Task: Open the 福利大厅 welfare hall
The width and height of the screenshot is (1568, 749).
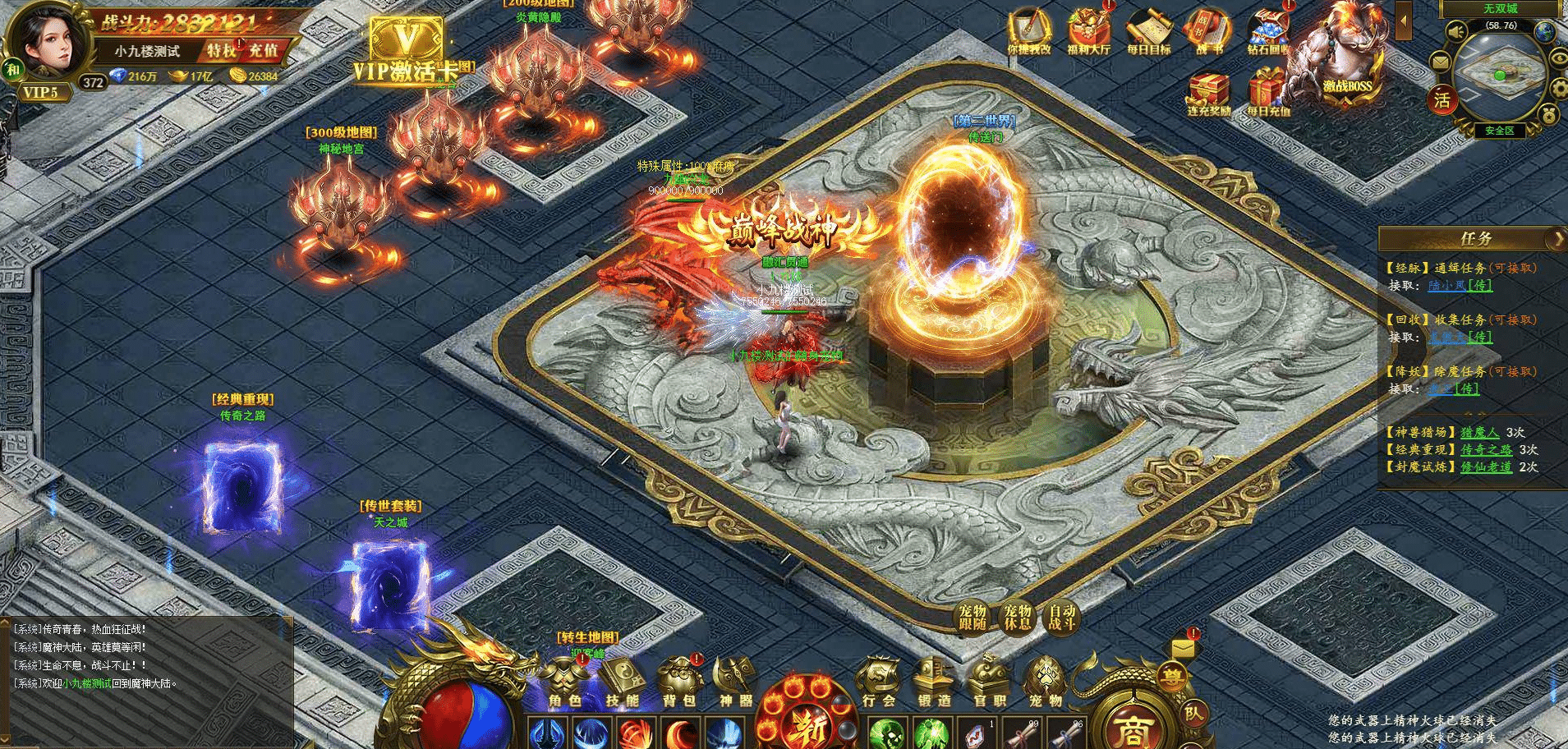Action: click(1088, 31)
